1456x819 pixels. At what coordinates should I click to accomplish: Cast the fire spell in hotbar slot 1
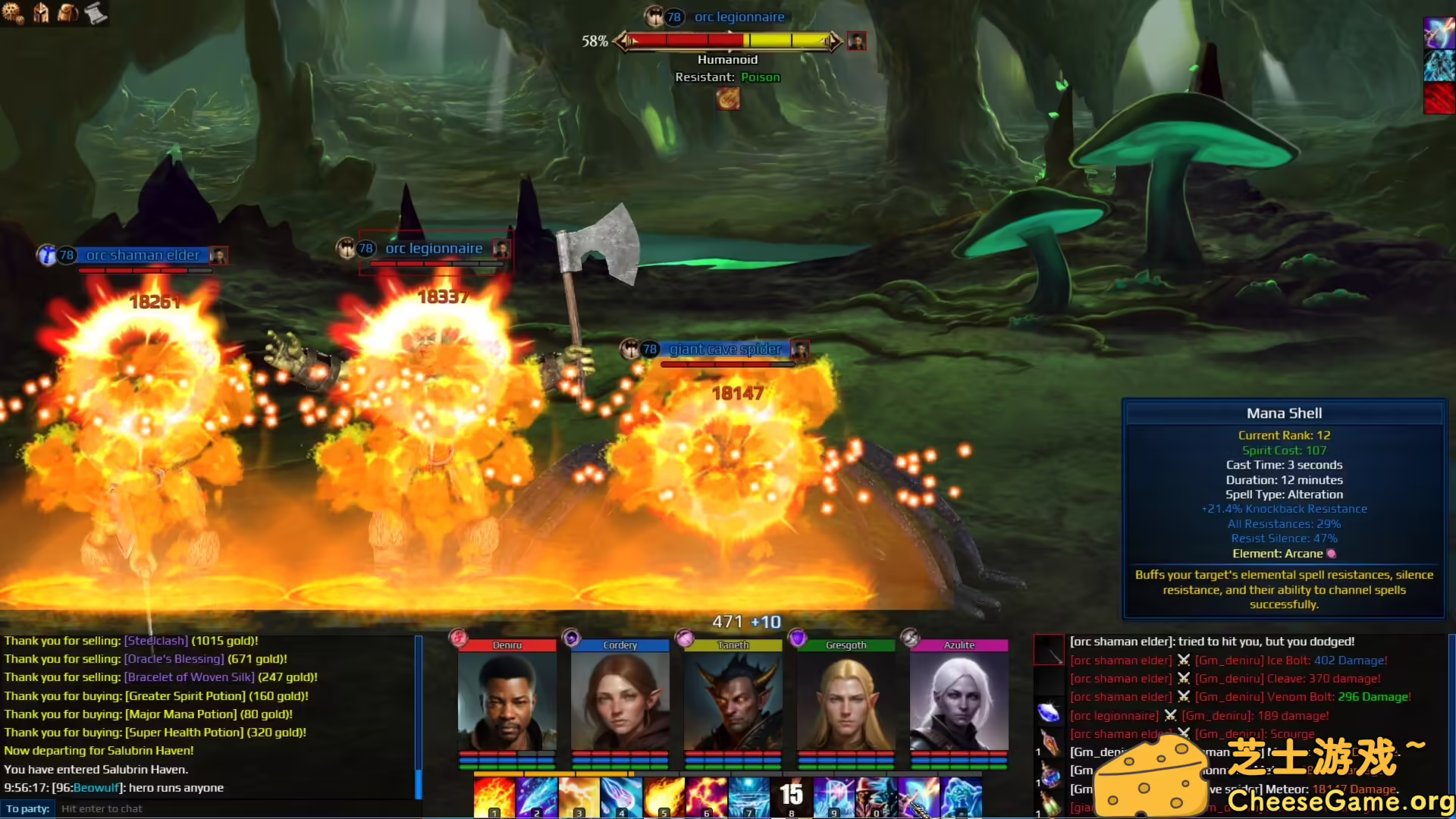[494, 797]
